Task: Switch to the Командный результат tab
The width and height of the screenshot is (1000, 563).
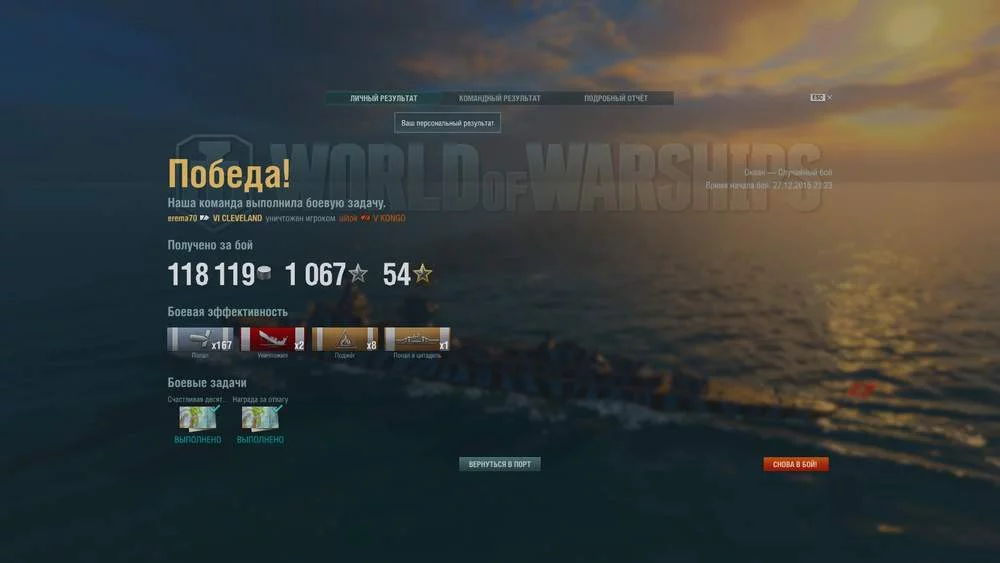Action: tap(499, 98)
